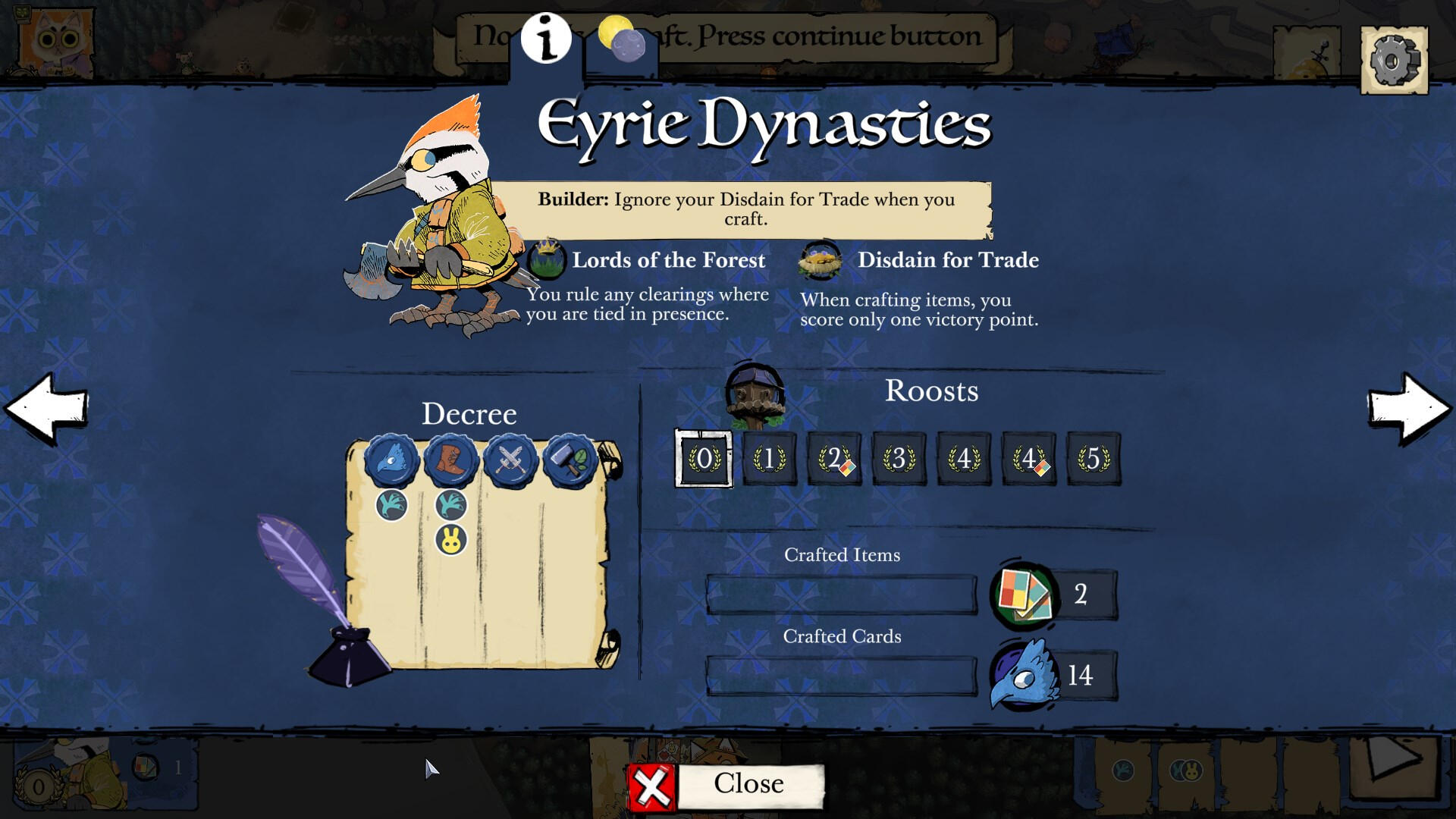
Task: Select the Recruit decree column icon
Action: click(391, 460)
